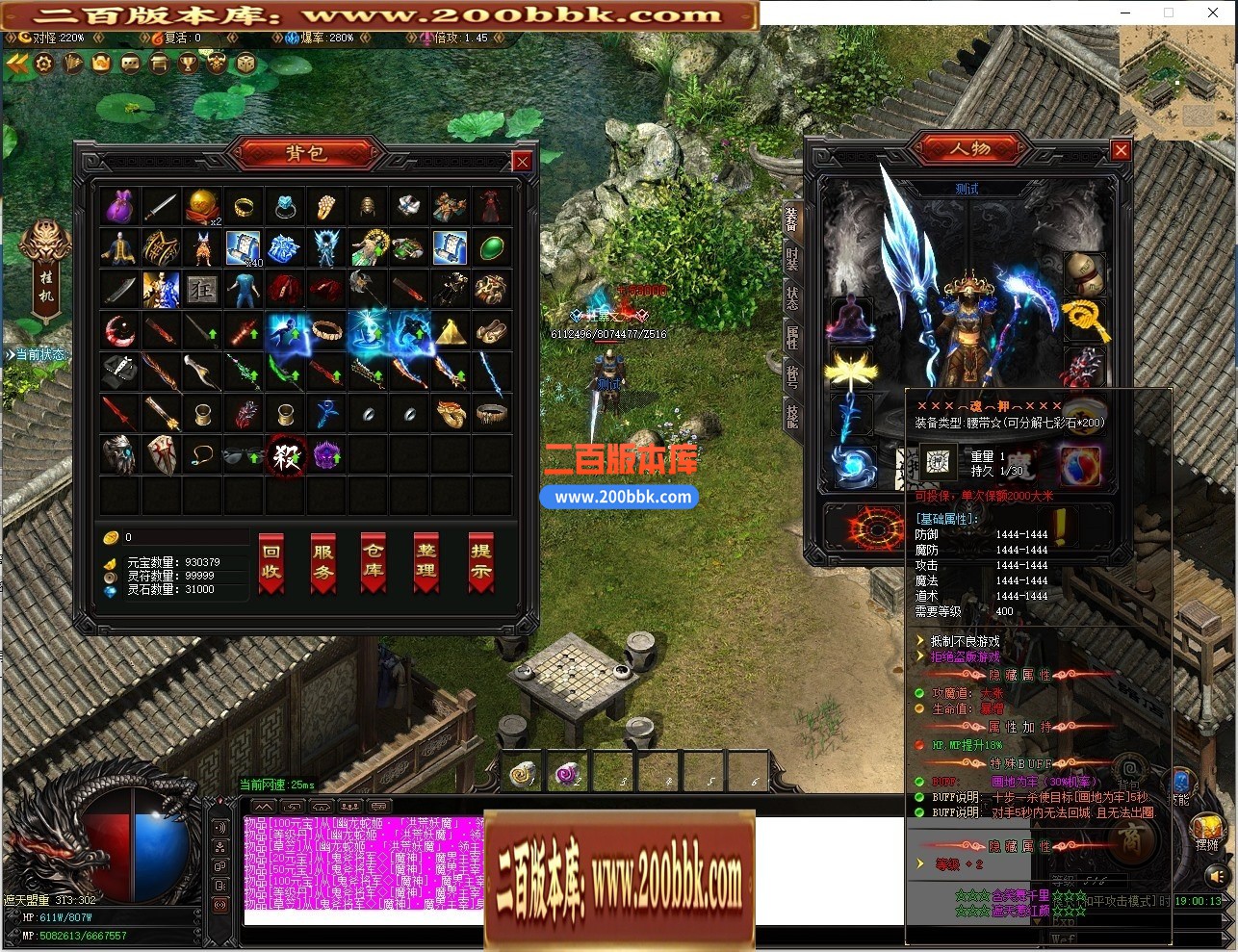Select the 属性 attributes tab
Image resolution: width=1238 pixels, height=952 pixels.
(x=792, y=337)
